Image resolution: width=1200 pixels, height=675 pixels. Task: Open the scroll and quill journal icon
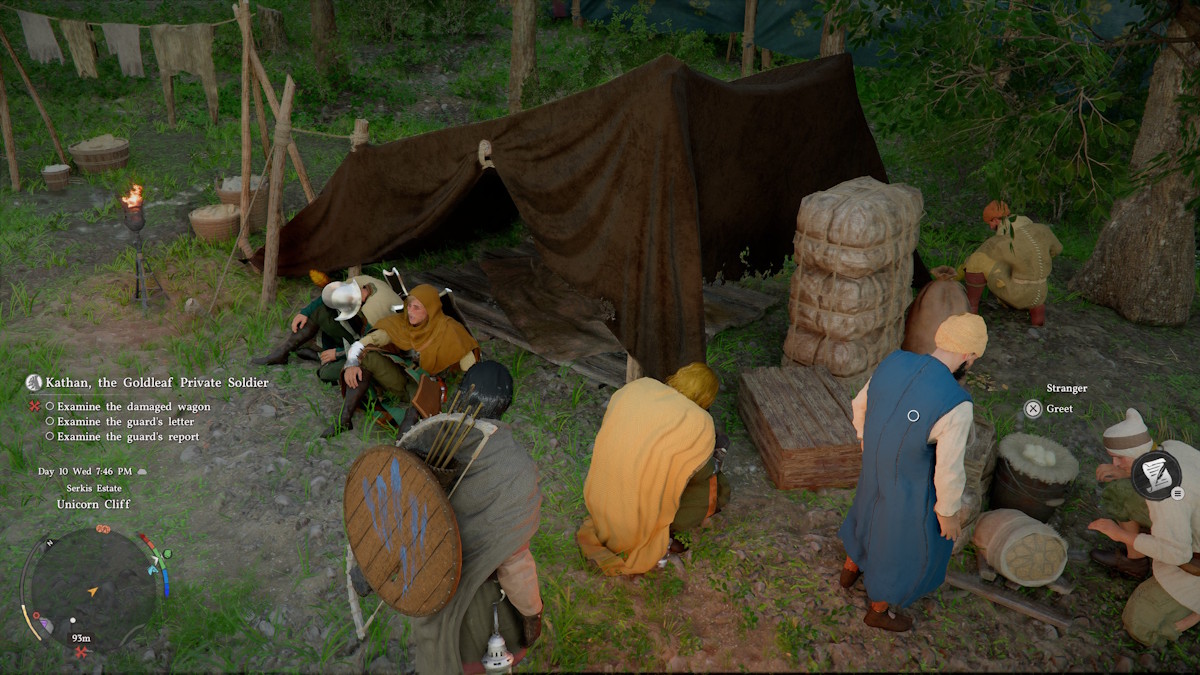pyautogui.click(x=1156, y=475)
